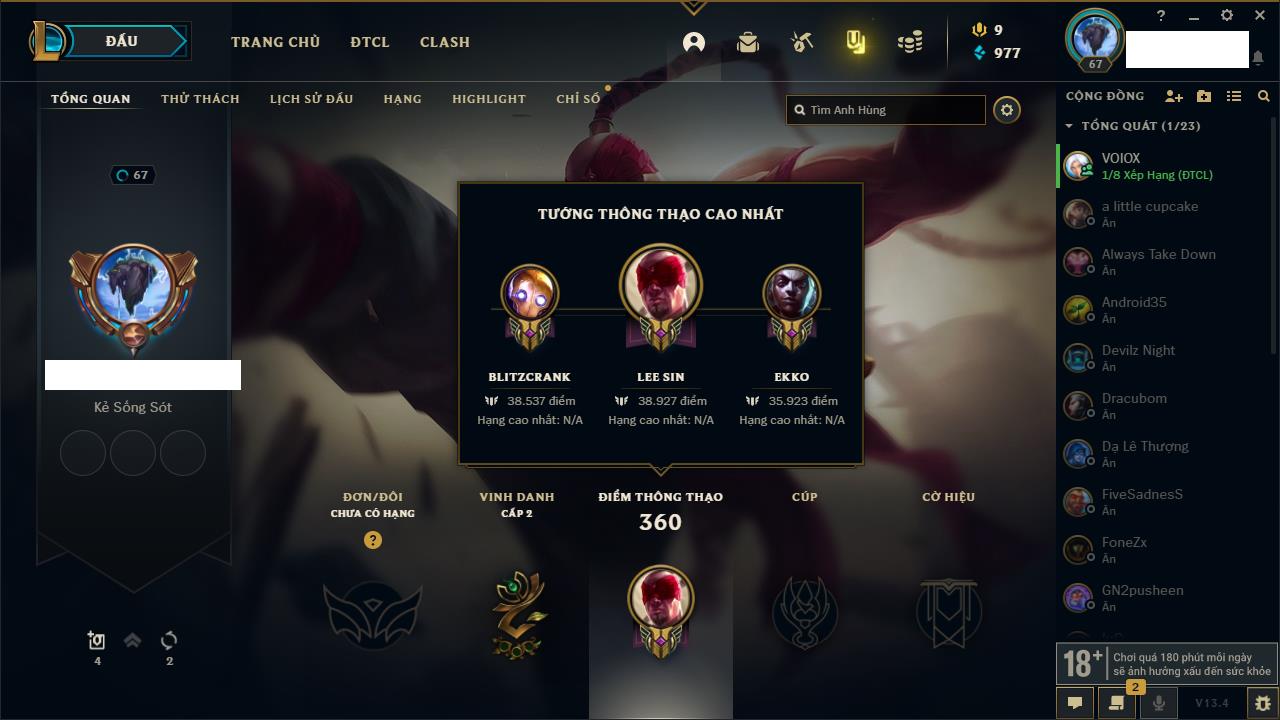Open the collection backpack icon
Viewport: 1280px width, 720px height.
pos(747,42)
